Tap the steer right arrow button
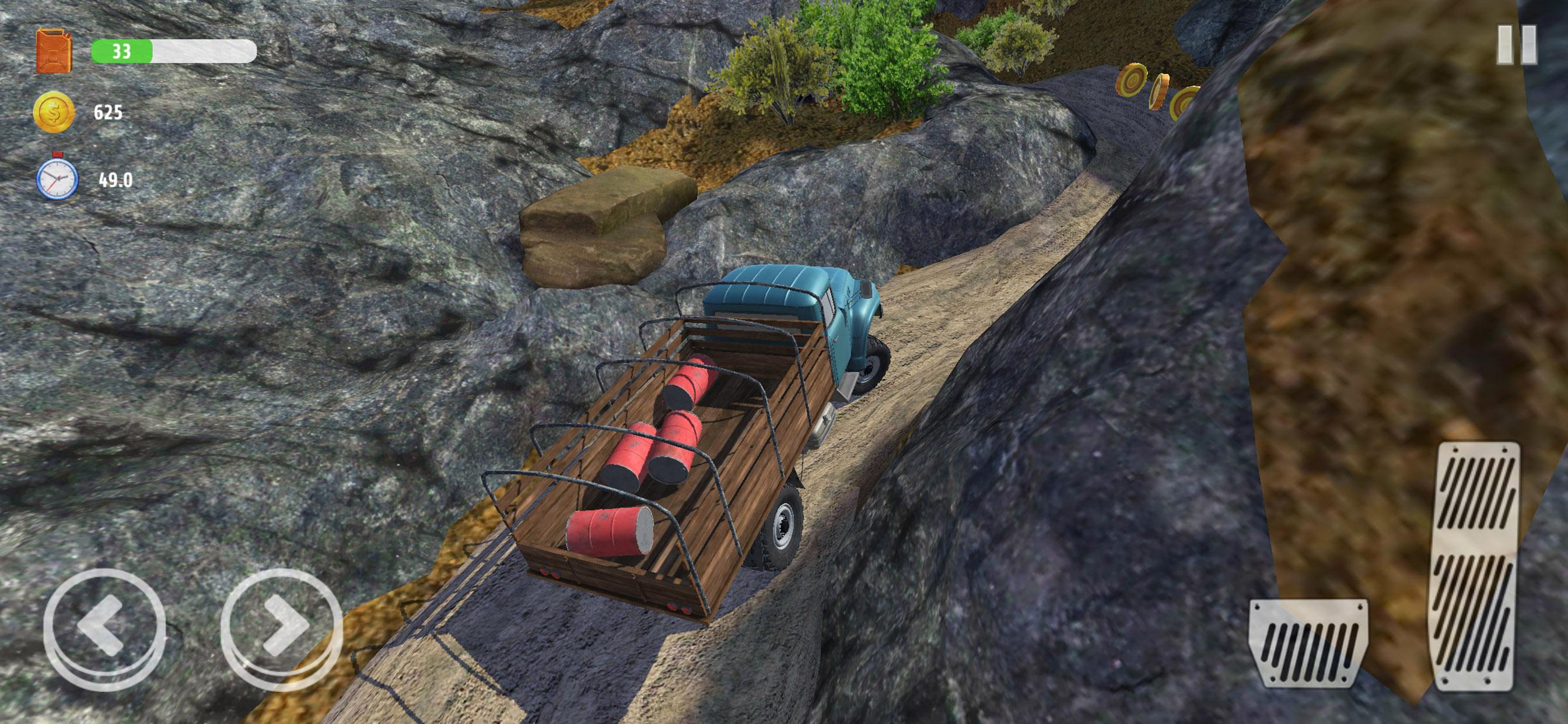Screen dimensions: 1568x724 tap(281, 627)
